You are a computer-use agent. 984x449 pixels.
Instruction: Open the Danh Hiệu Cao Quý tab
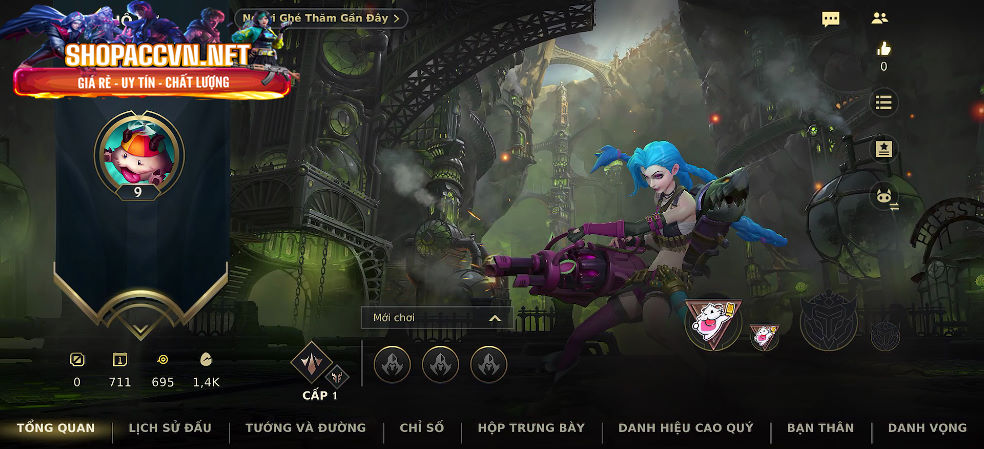click(686, 428)
